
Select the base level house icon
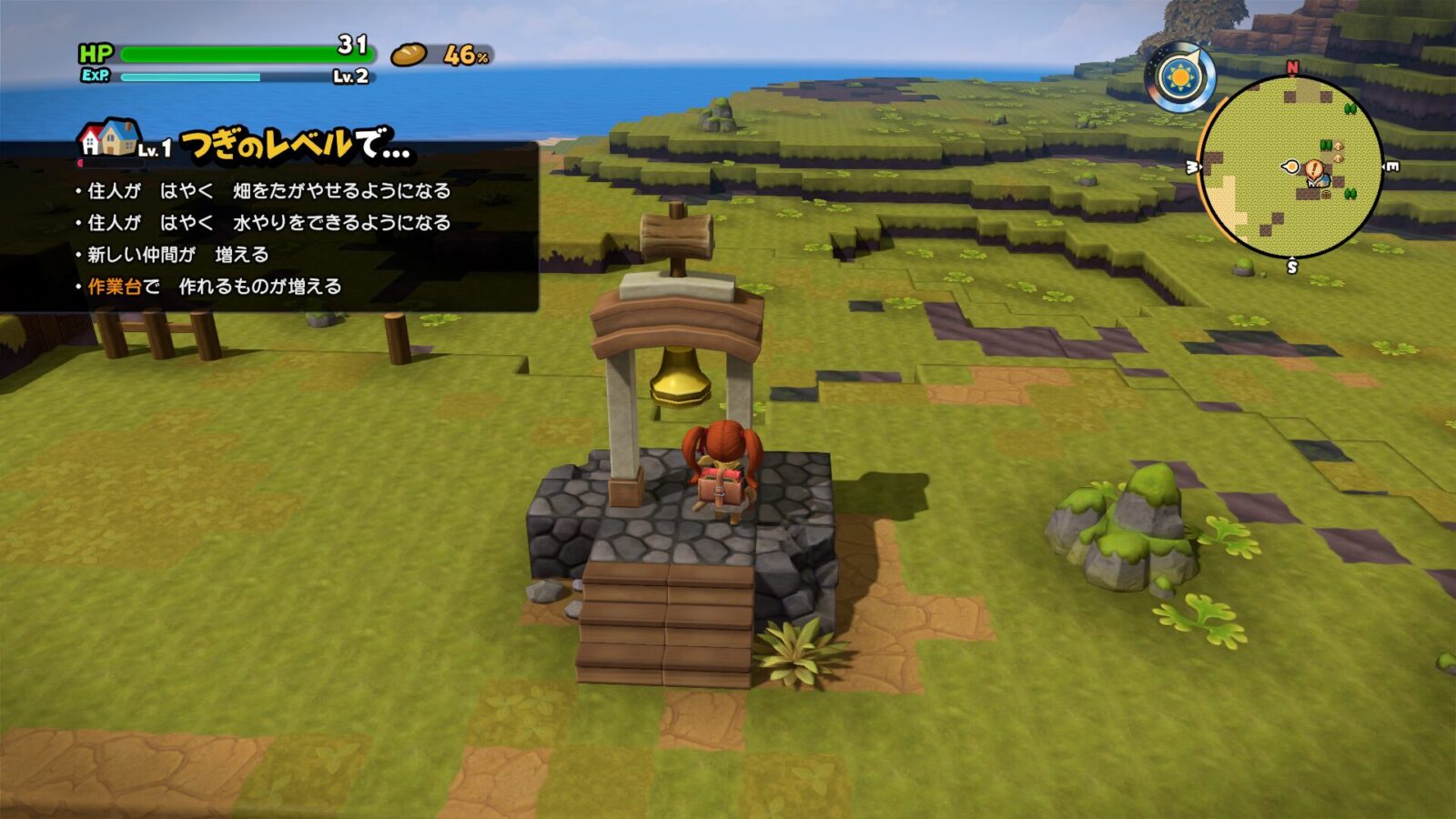click(x=110, y=138)
